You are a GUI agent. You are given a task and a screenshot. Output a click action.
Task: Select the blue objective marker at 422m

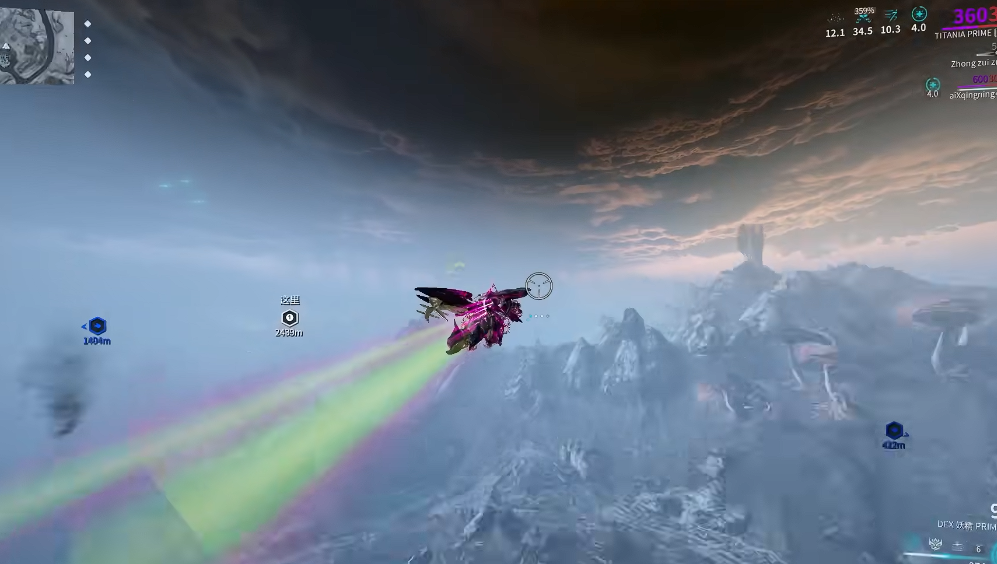coord(894,431)
